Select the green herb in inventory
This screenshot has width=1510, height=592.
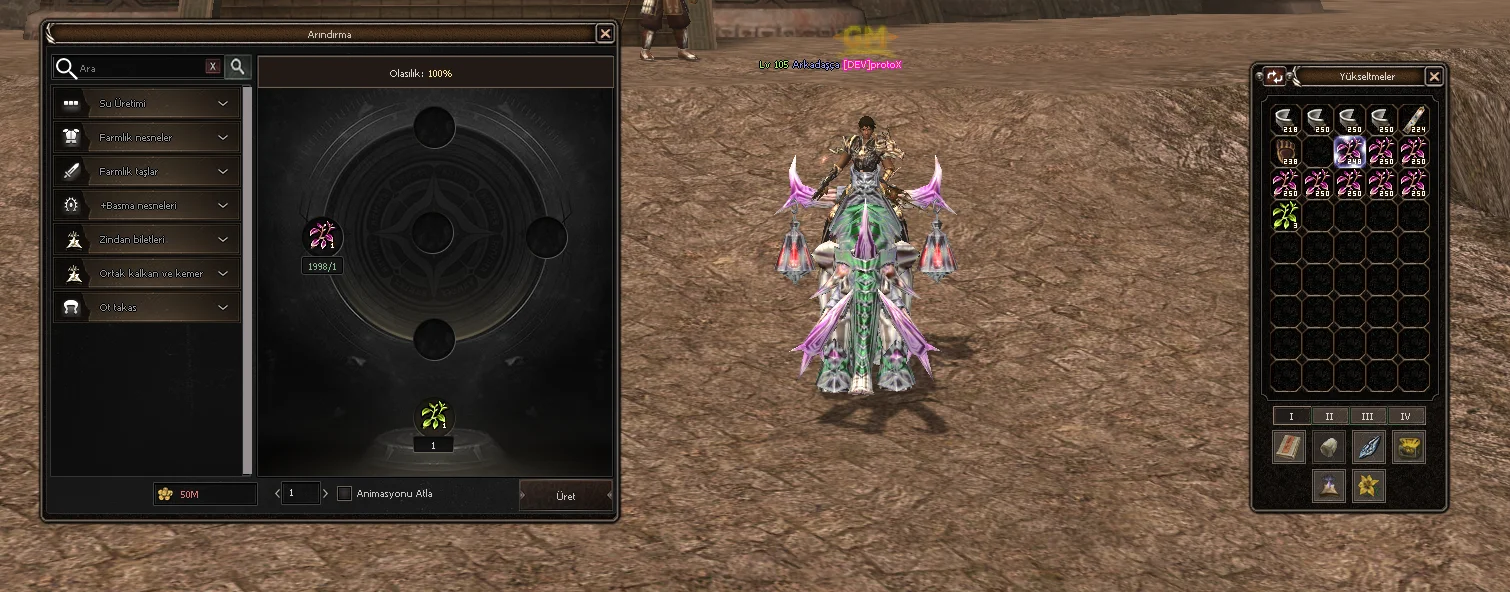[x=1286, y=215]
